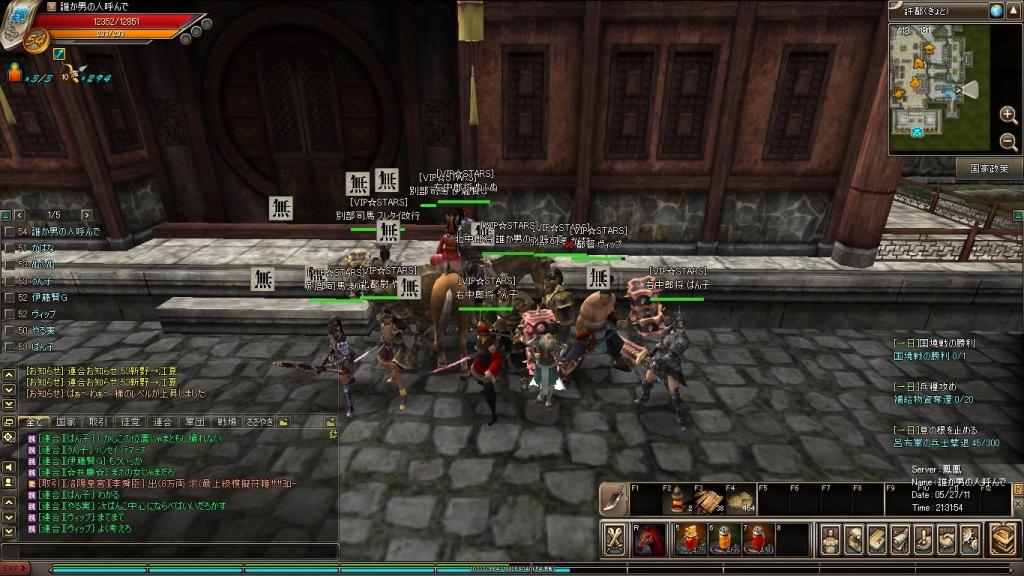Zoom in on the minimap
Image resolution: width=1024 pixels, height=576 pixels.
(x=1008, y=115)
